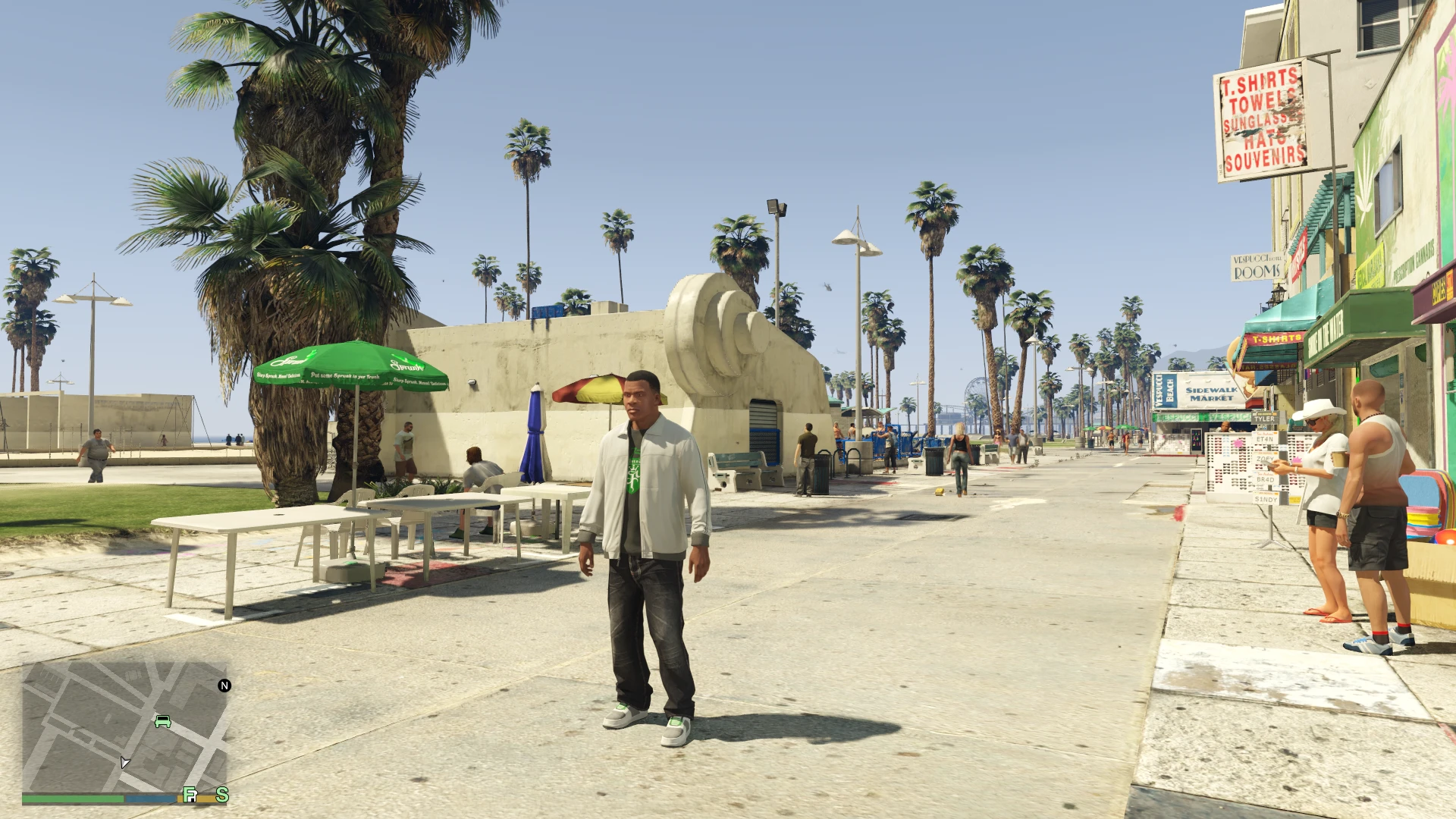Select the green car blip on the minimap
This screenshot has height=819, width=1456.
162,722
